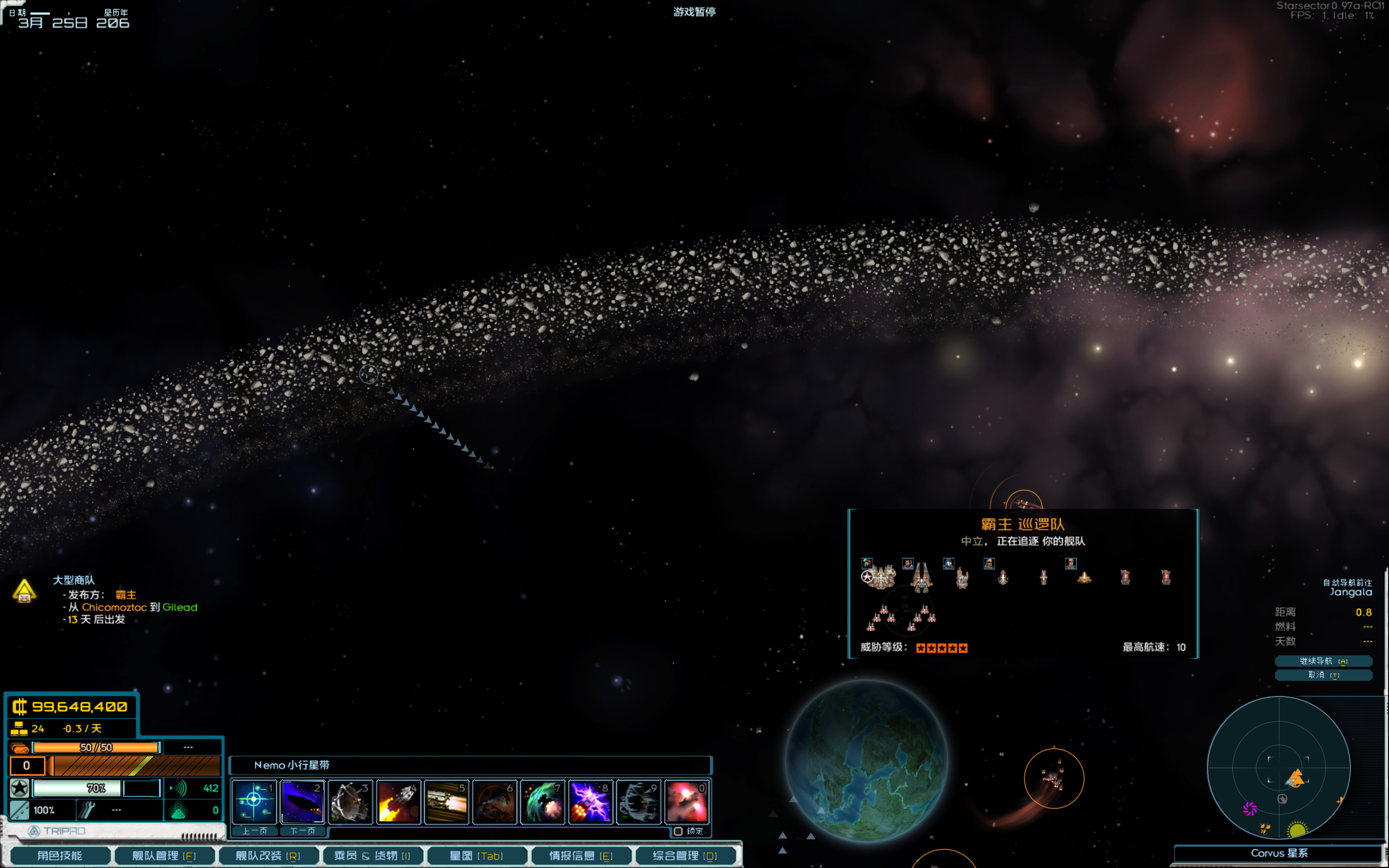1389x868 pixels.
Task: Cancel the autopilot course with 取消
Action: [x=1323, y=674]
